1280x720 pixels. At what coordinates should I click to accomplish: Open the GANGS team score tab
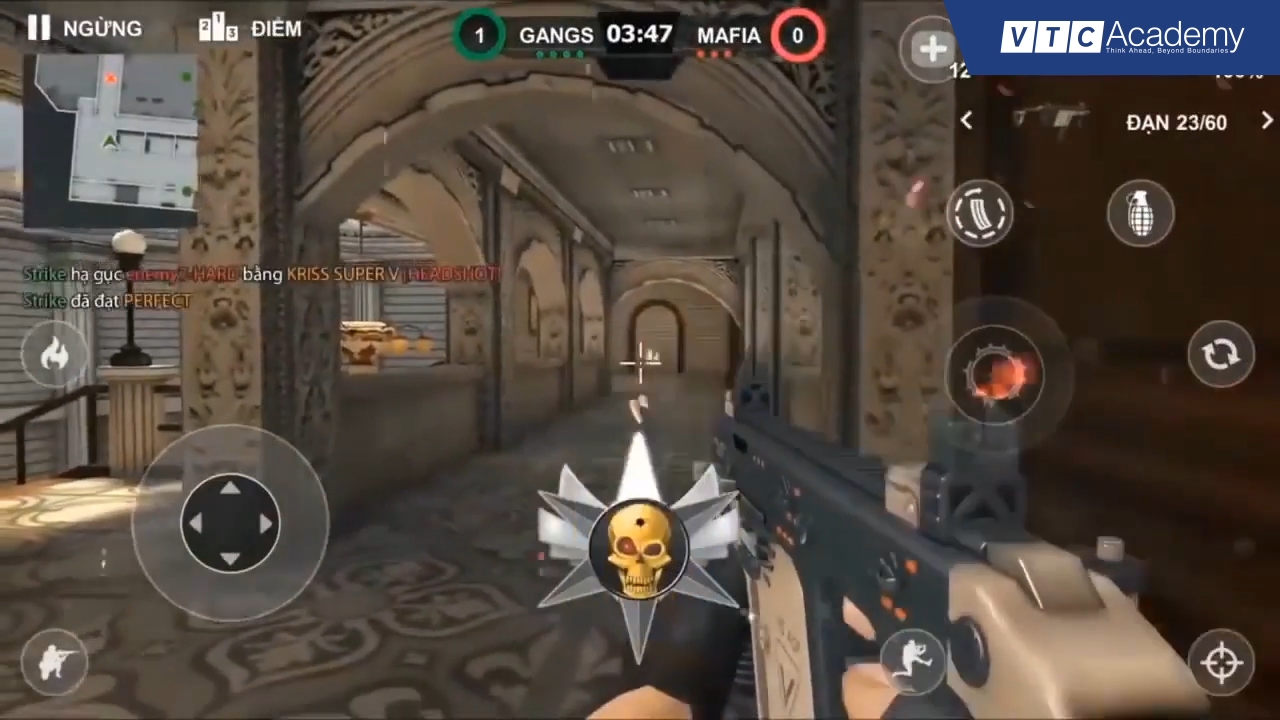click(556, 35)
